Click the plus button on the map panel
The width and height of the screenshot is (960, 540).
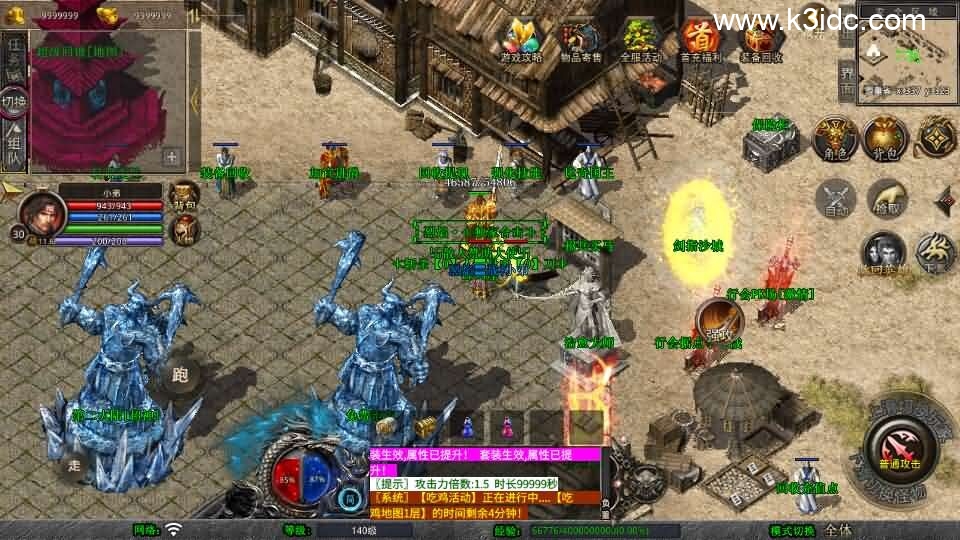tap(172, 156)
